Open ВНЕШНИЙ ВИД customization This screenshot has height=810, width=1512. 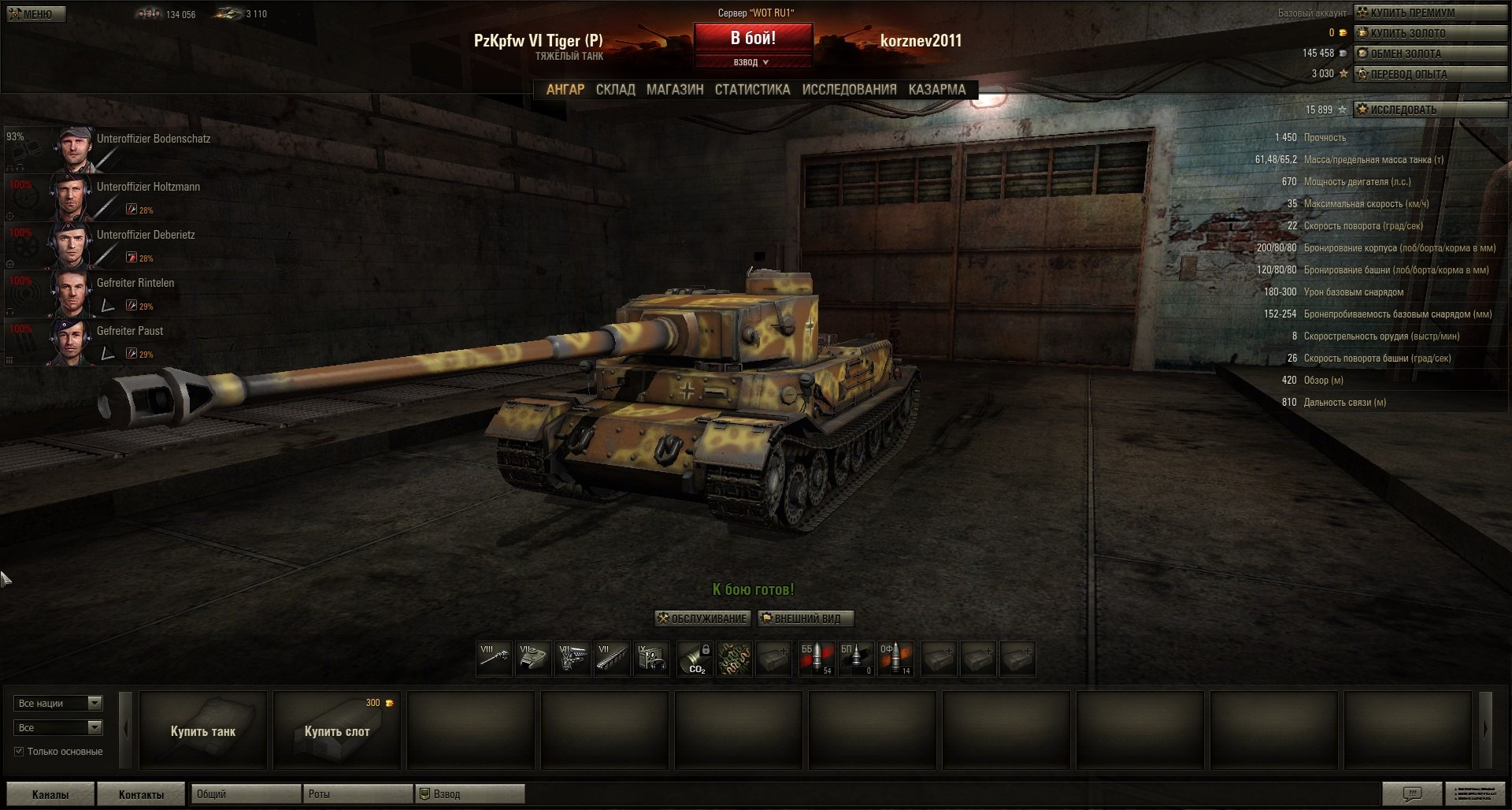806,619
